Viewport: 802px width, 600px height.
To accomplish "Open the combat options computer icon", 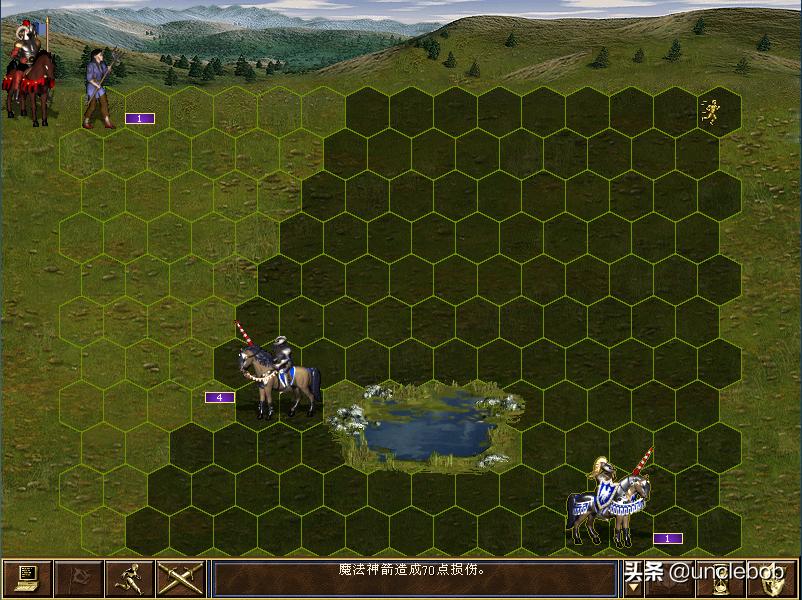I will pyautogui.click(x=27, y=578).
